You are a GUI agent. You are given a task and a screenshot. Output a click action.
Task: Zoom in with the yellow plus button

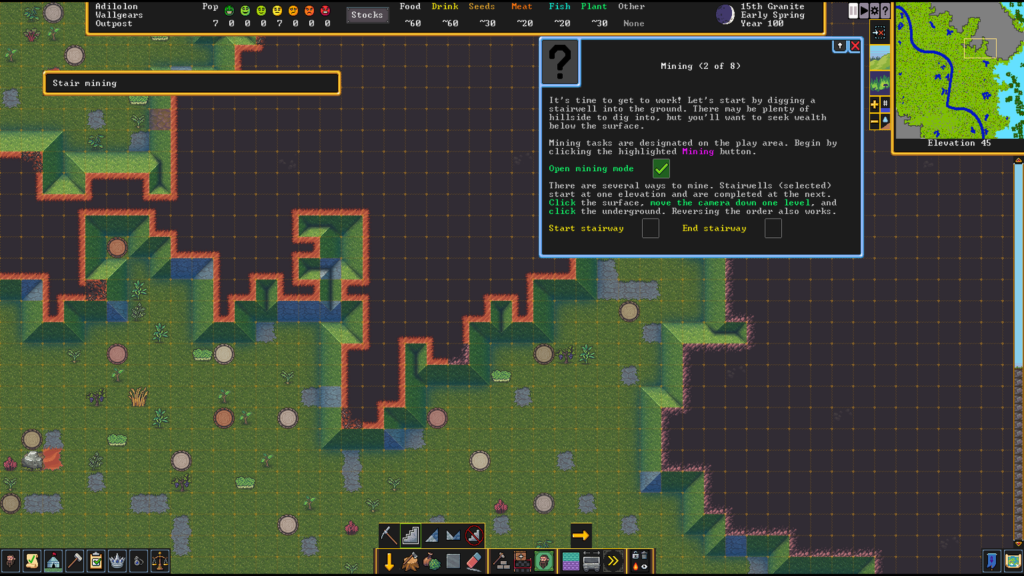[x=874, y=104]
